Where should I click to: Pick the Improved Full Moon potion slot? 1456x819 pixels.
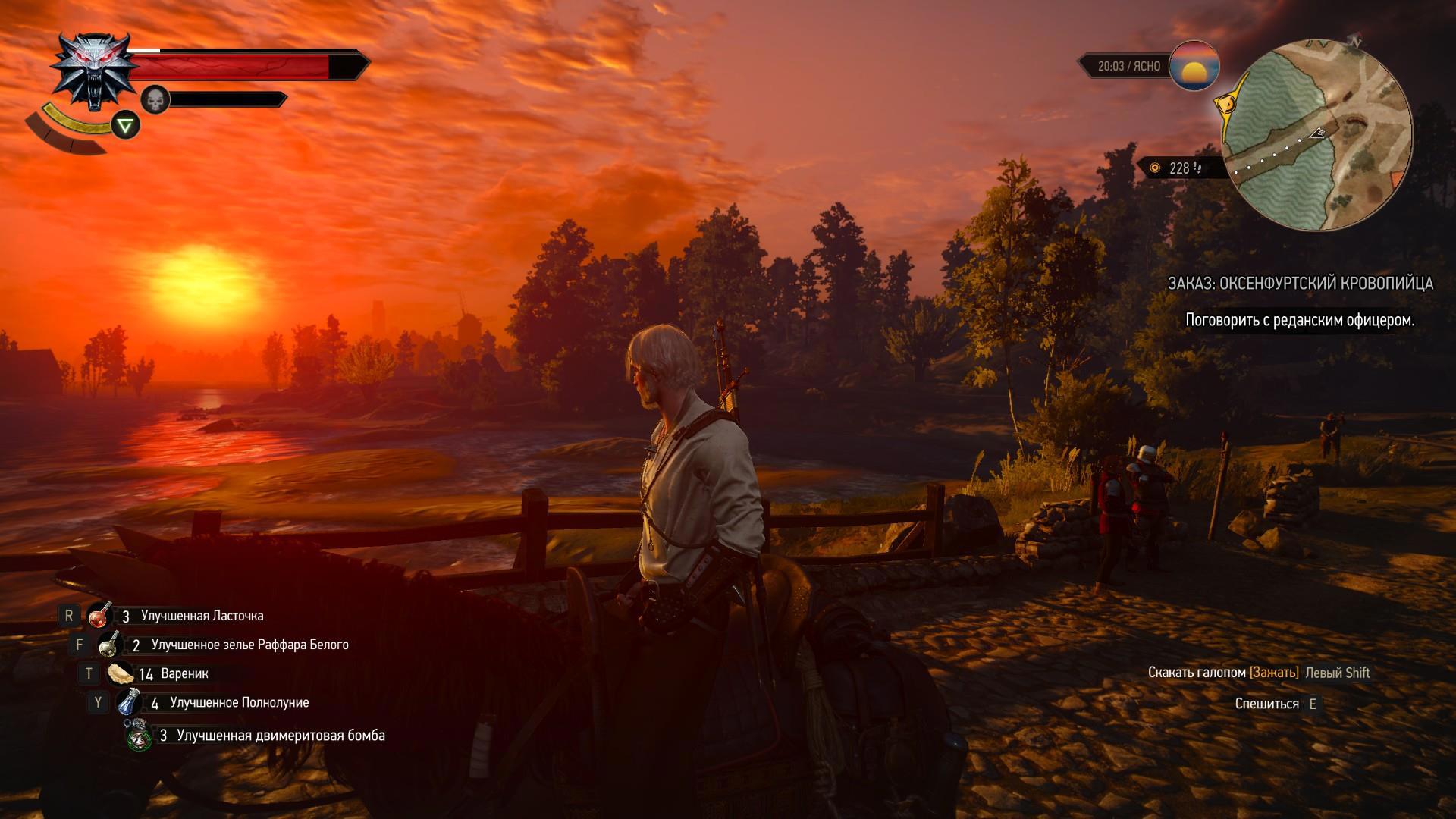point(128,703)
